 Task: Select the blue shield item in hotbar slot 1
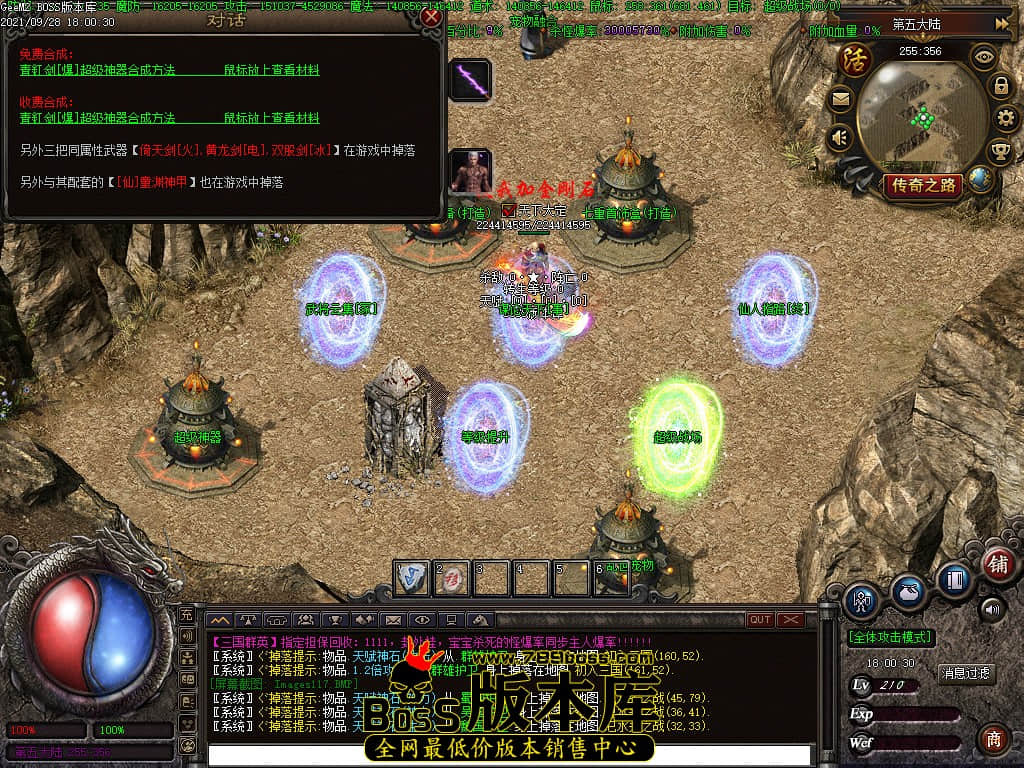pyautogui.click(x=411, y=578)
